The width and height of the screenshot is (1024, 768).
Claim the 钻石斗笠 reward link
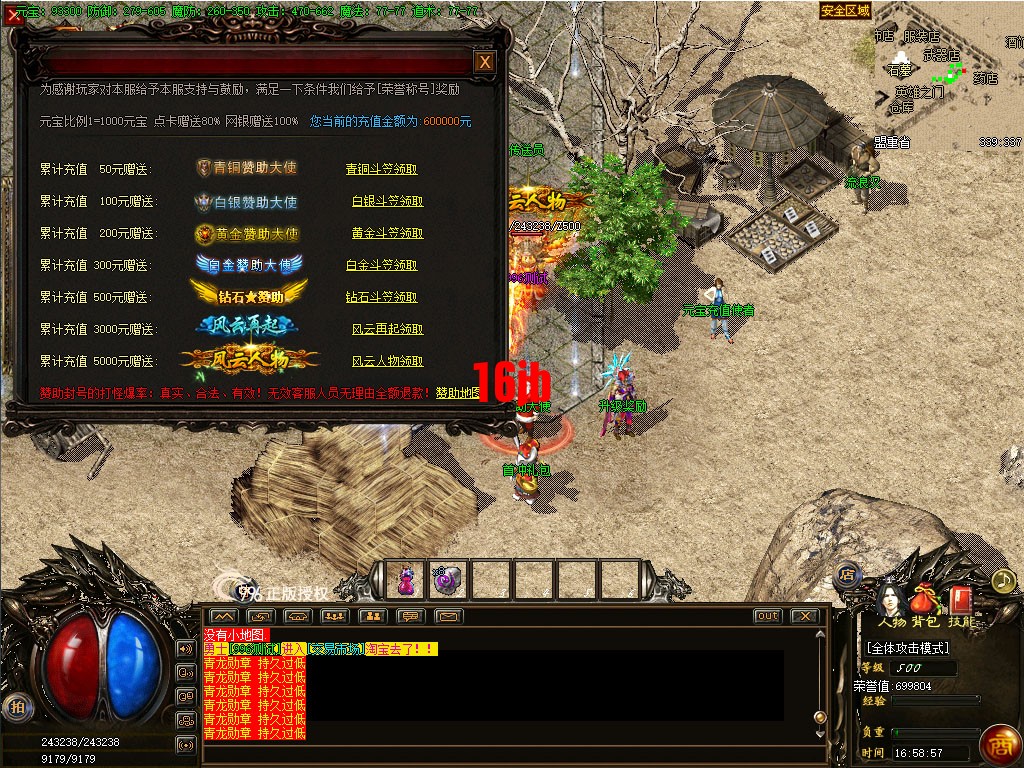381,298
